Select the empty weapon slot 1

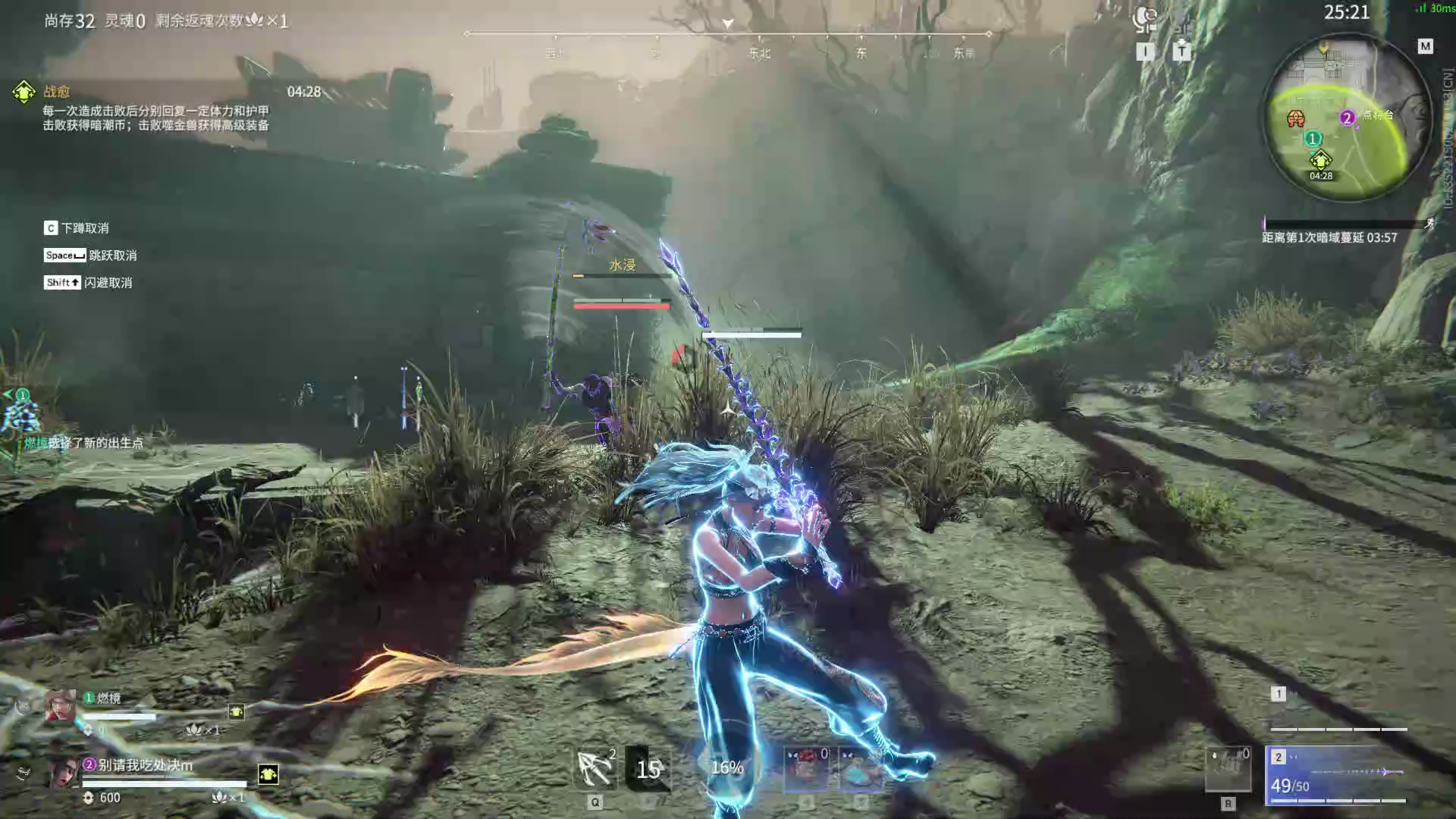coord(1338,710)
